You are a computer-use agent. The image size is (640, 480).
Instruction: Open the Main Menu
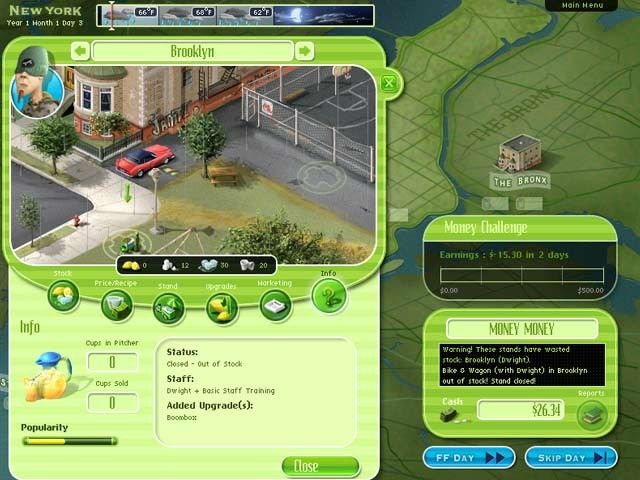coord(583,6)
